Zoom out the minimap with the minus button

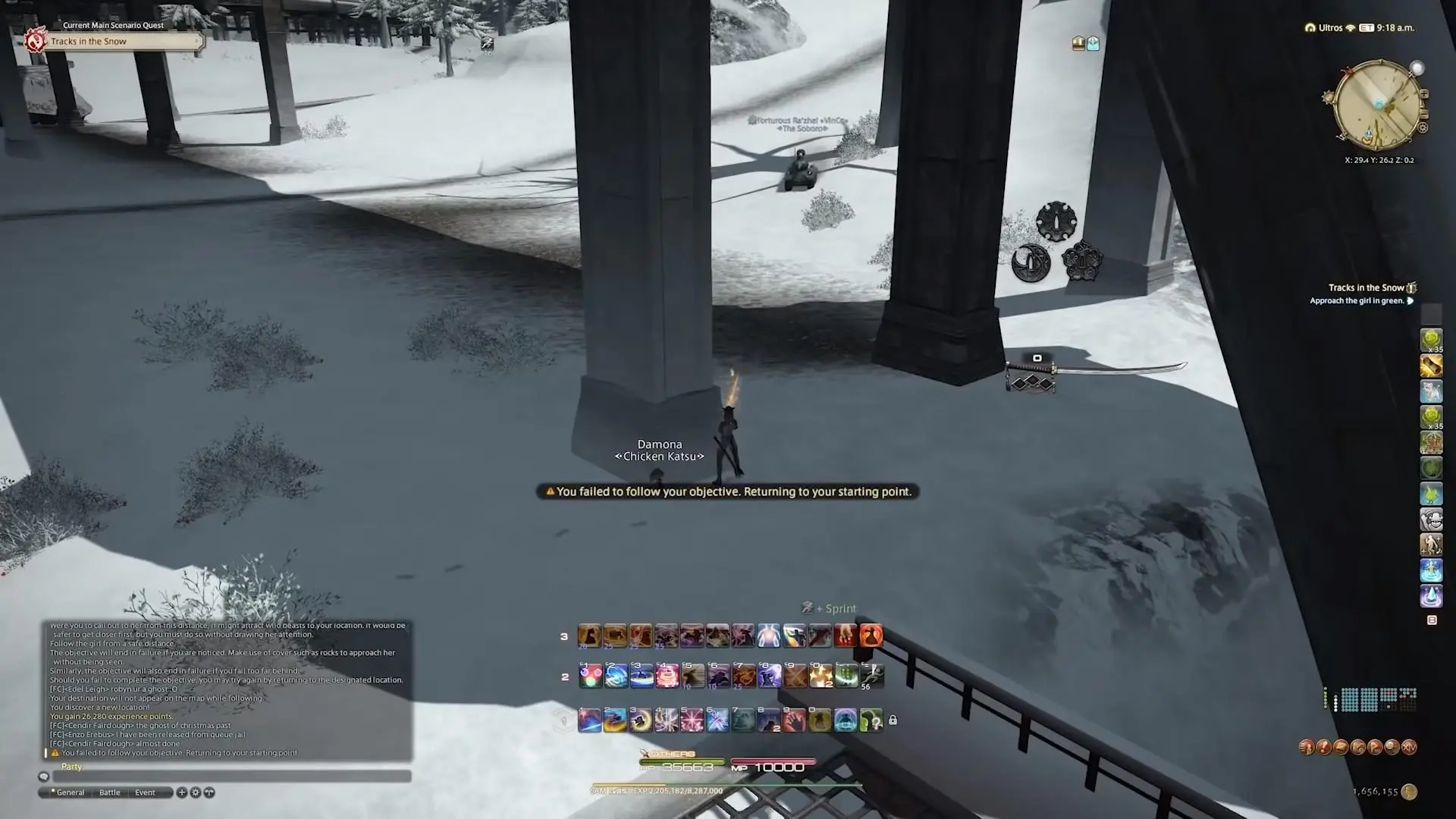1424,114
